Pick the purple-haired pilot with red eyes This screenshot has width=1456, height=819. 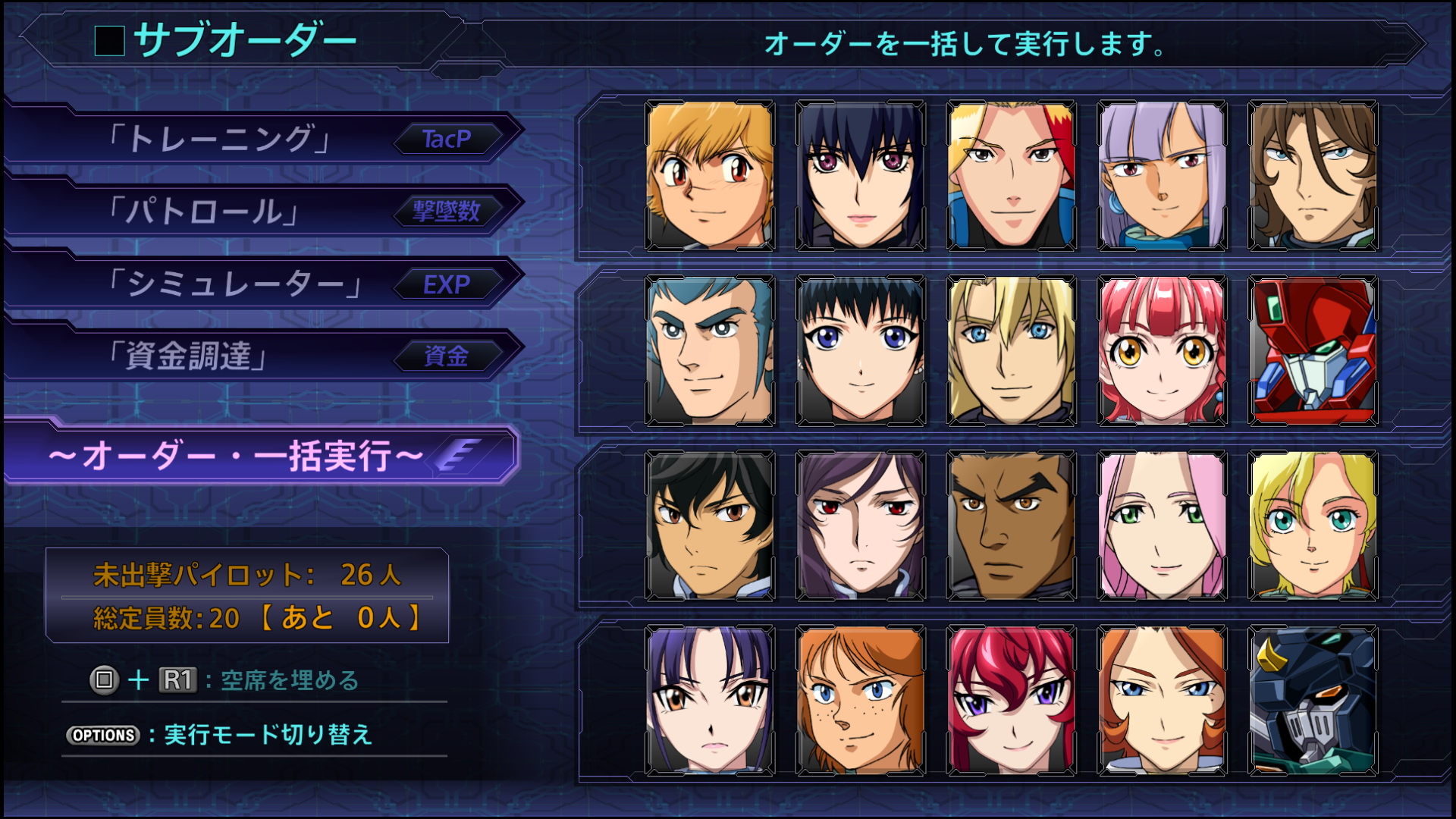(861, 526)
